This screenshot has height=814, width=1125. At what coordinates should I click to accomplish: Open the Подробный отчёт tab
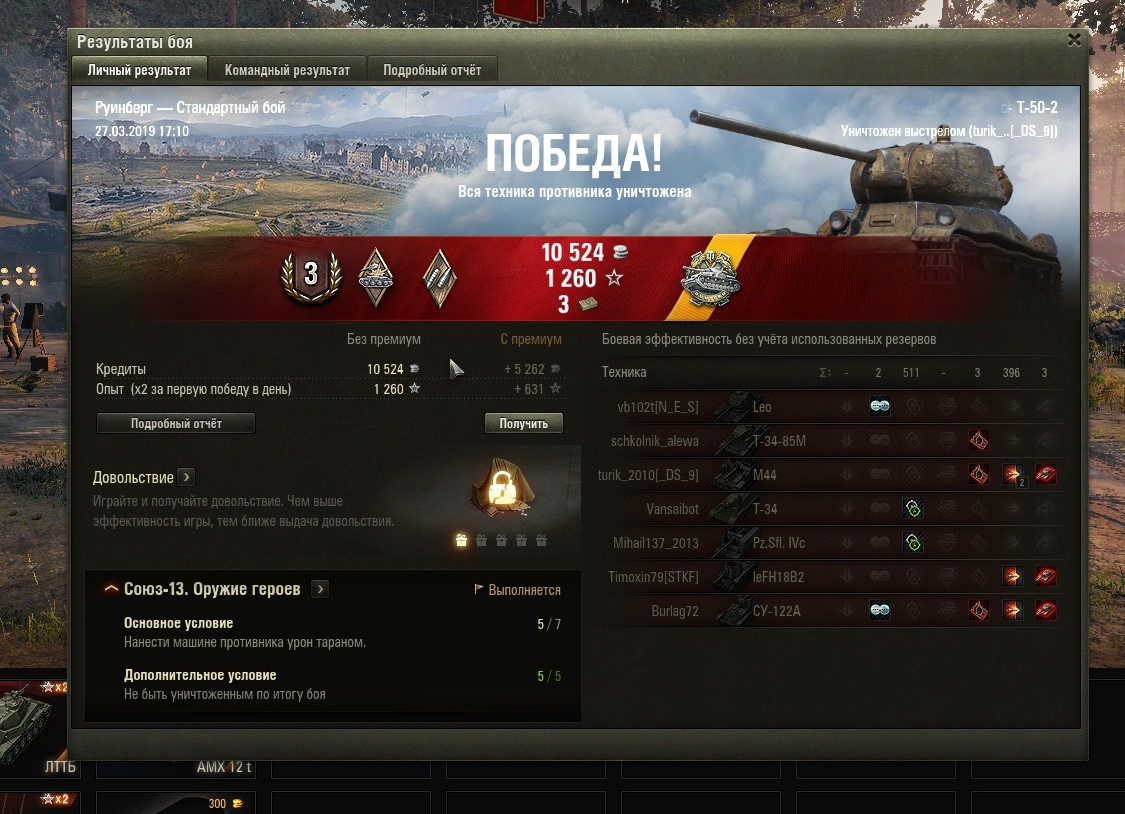click(432, 70)
